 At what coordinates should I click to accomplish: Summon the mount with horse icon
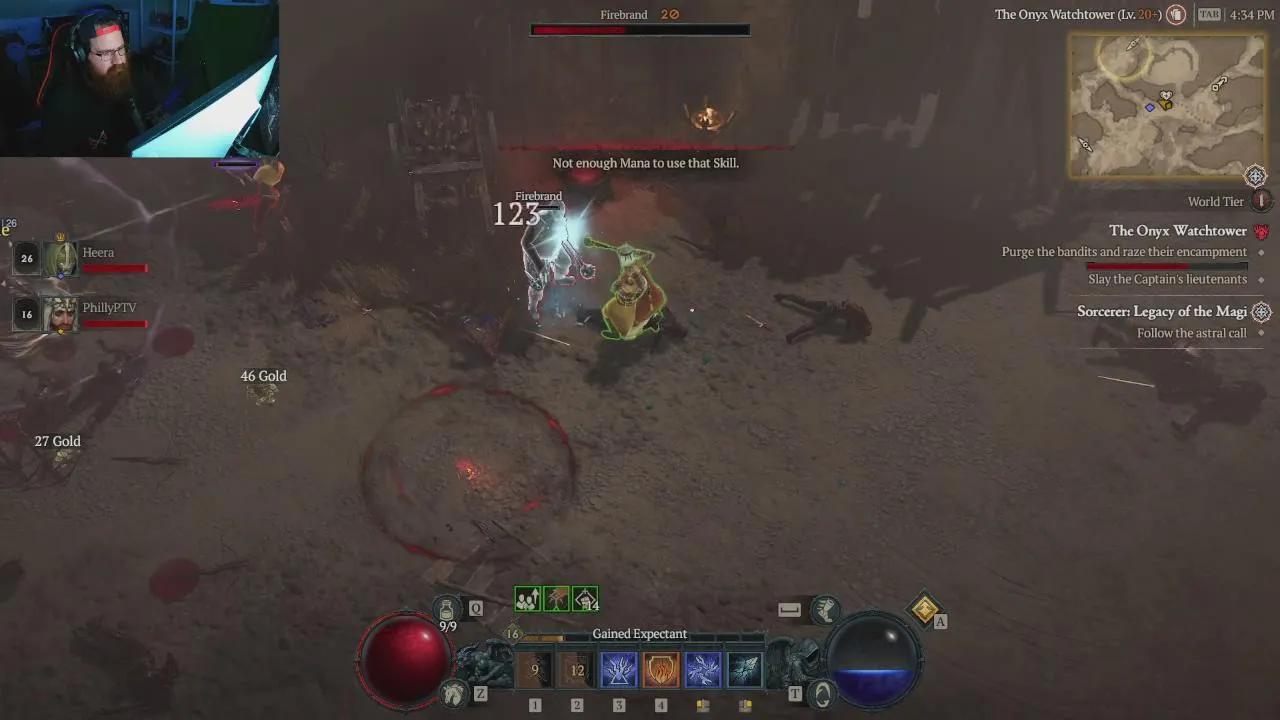pos(454,692)
